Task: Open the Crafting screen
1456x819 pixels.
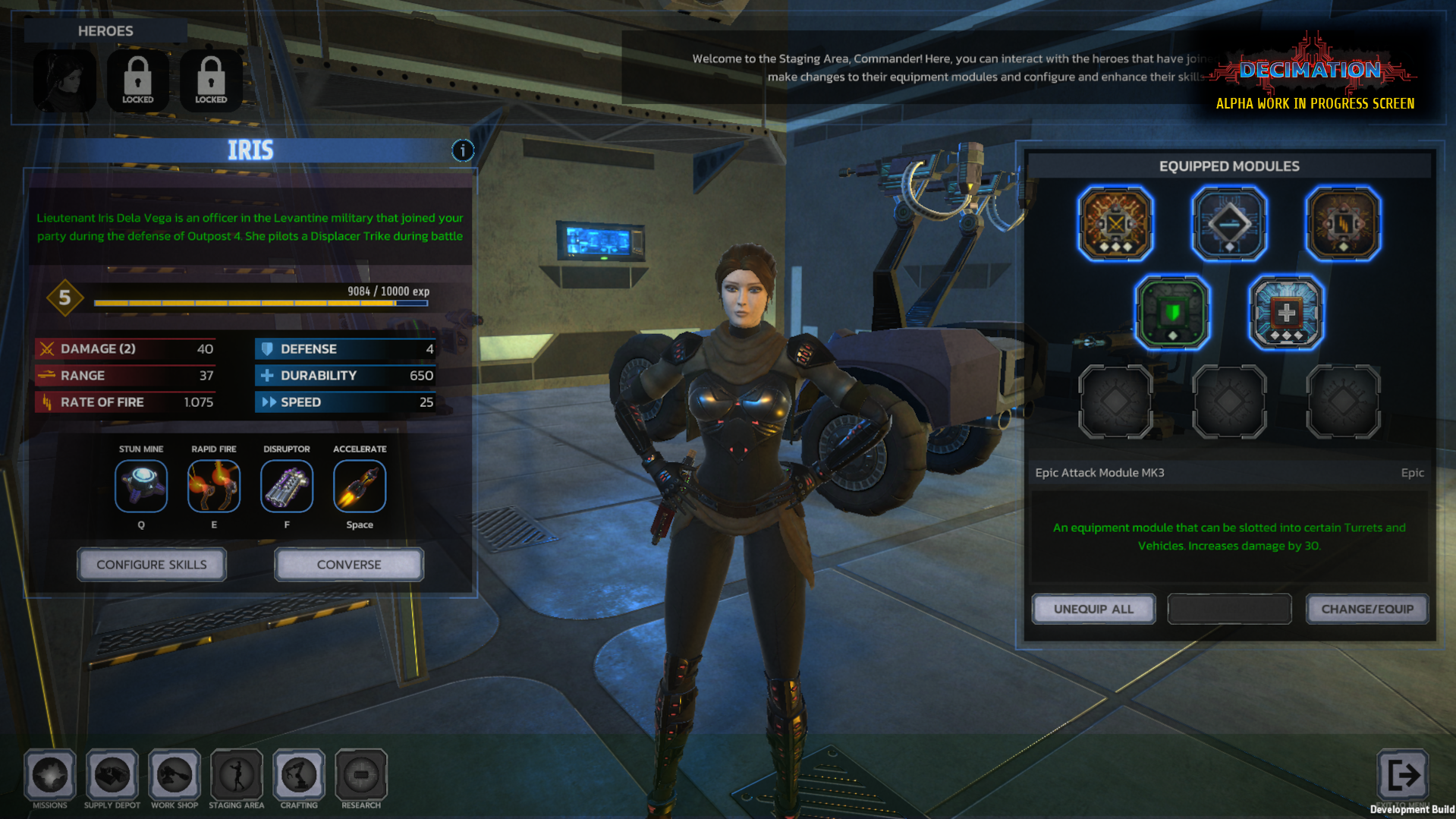Action: click(x=299, y=775)
